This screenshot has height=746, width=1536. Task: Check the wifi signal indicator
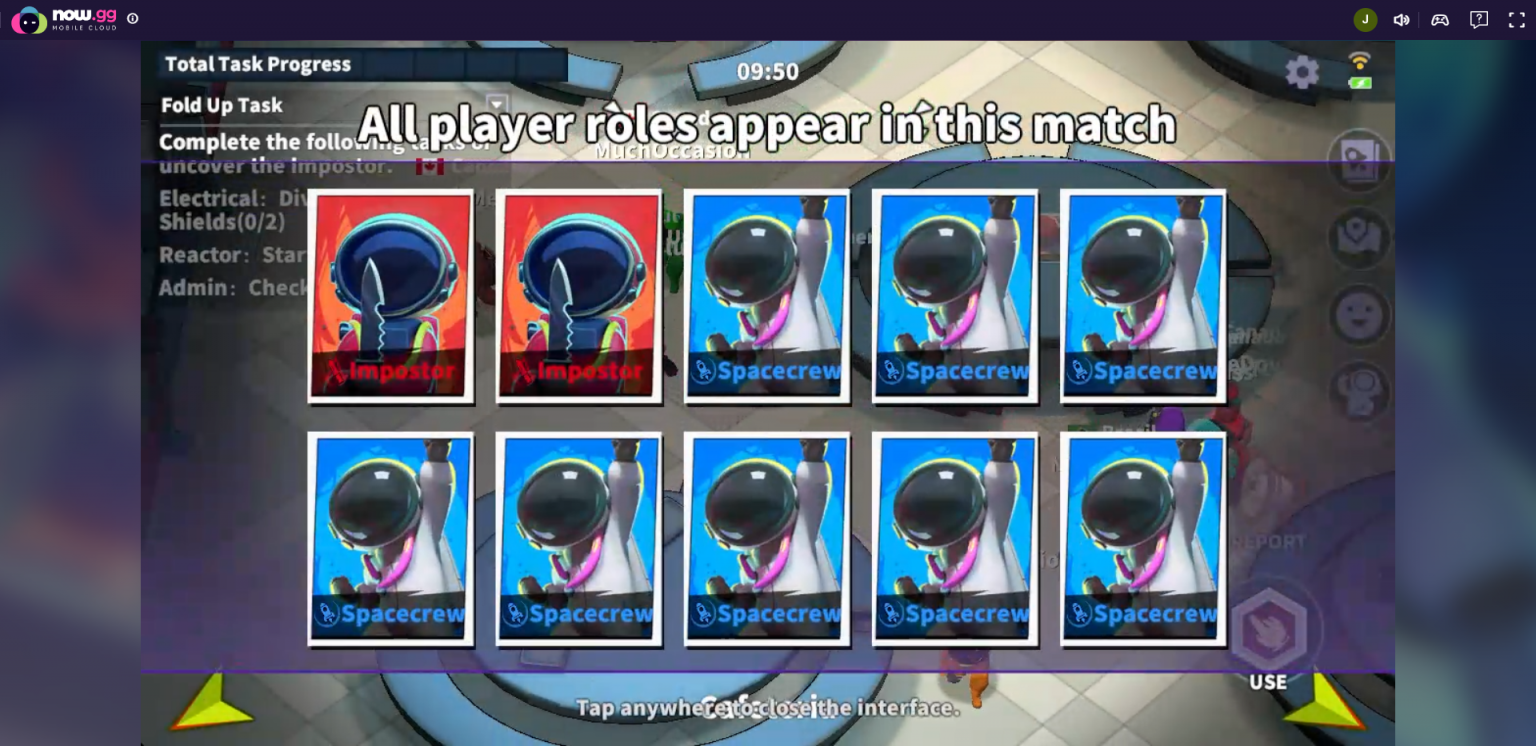(x=1359, y=58)
